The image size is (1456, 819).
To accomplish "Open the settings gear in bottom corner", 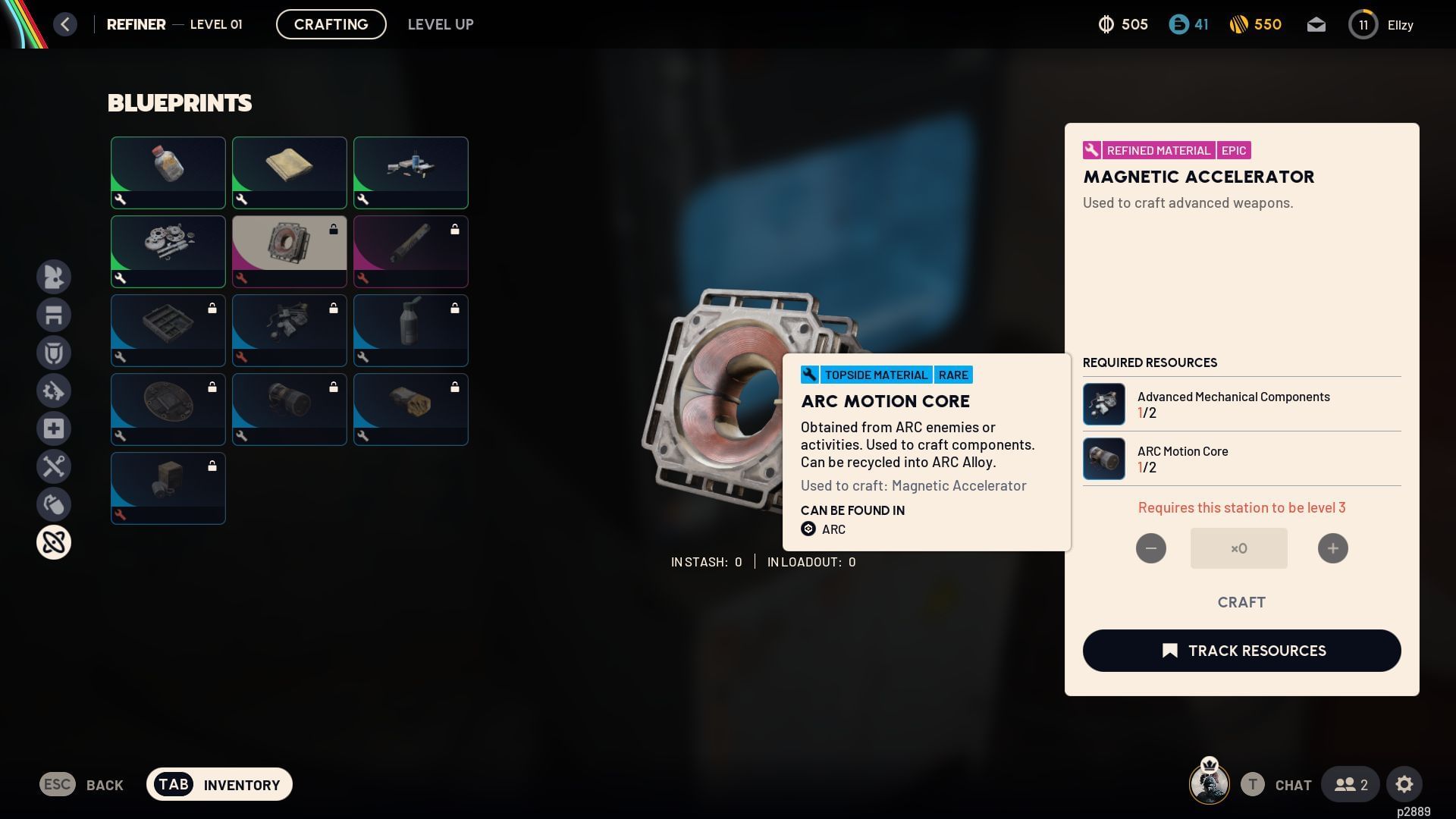I will click(x=1405, y=784).
